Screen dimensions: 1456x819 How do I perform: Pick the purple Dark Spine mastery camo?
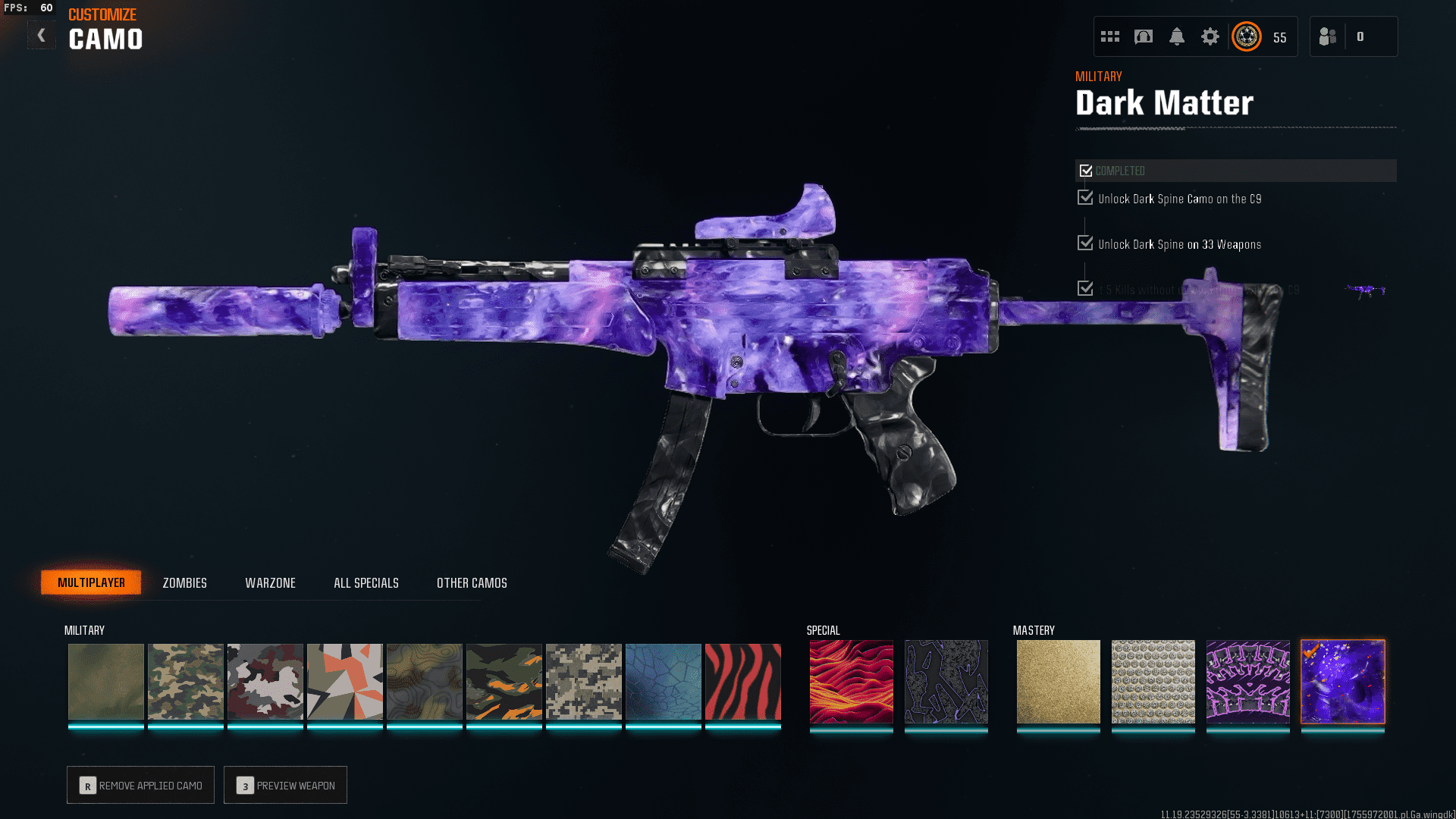pyautogui.click(x=1247, y=681)
